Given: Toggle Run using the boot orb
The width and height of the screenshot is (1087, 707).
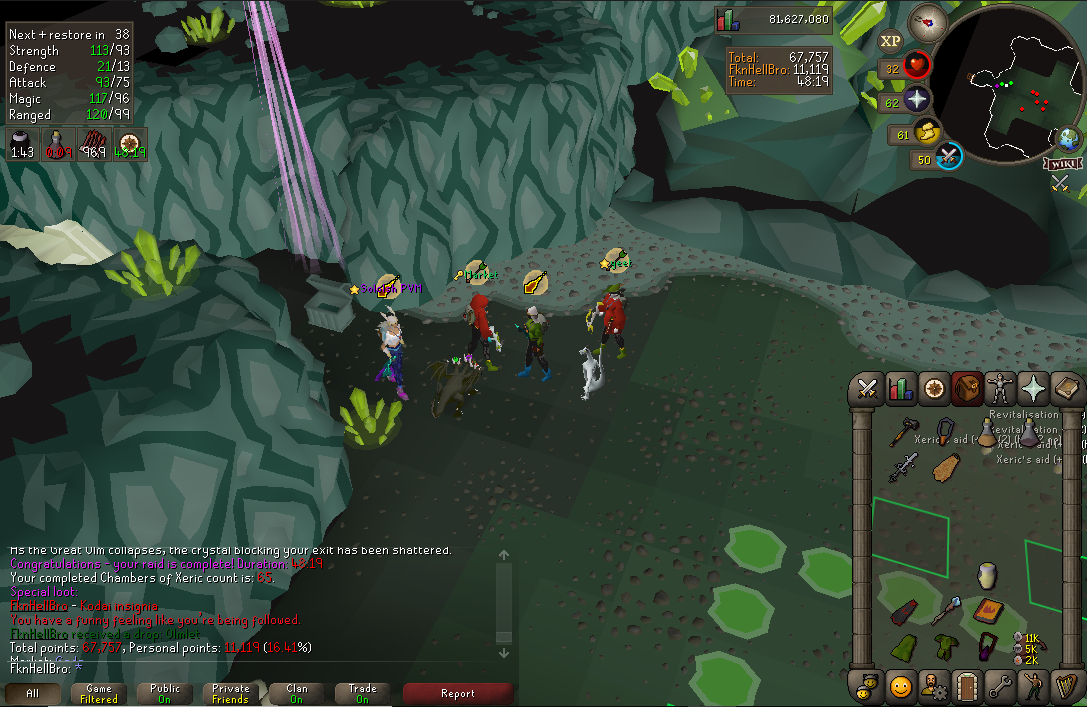Looking at the screenshot, I should [927, 131].
